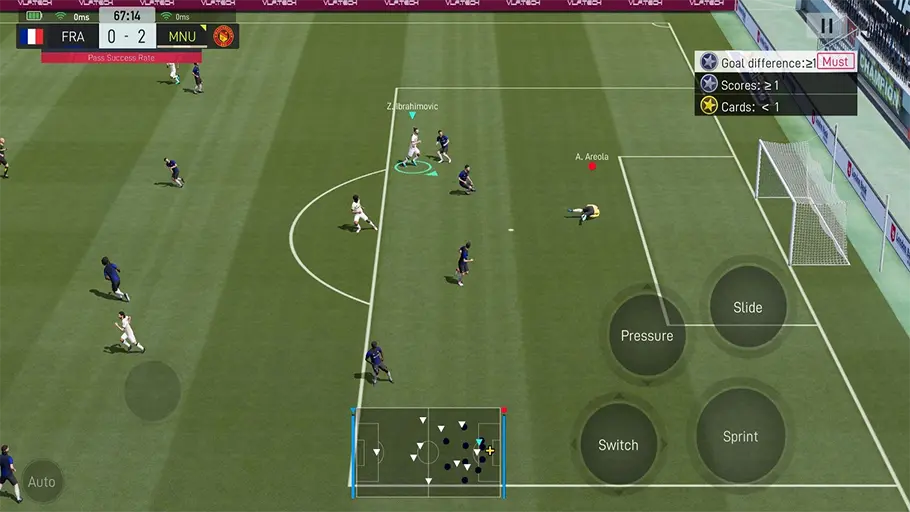Pause the match
Image resolution: width=910 pixels, height=512 pixels.
(826, 27)
